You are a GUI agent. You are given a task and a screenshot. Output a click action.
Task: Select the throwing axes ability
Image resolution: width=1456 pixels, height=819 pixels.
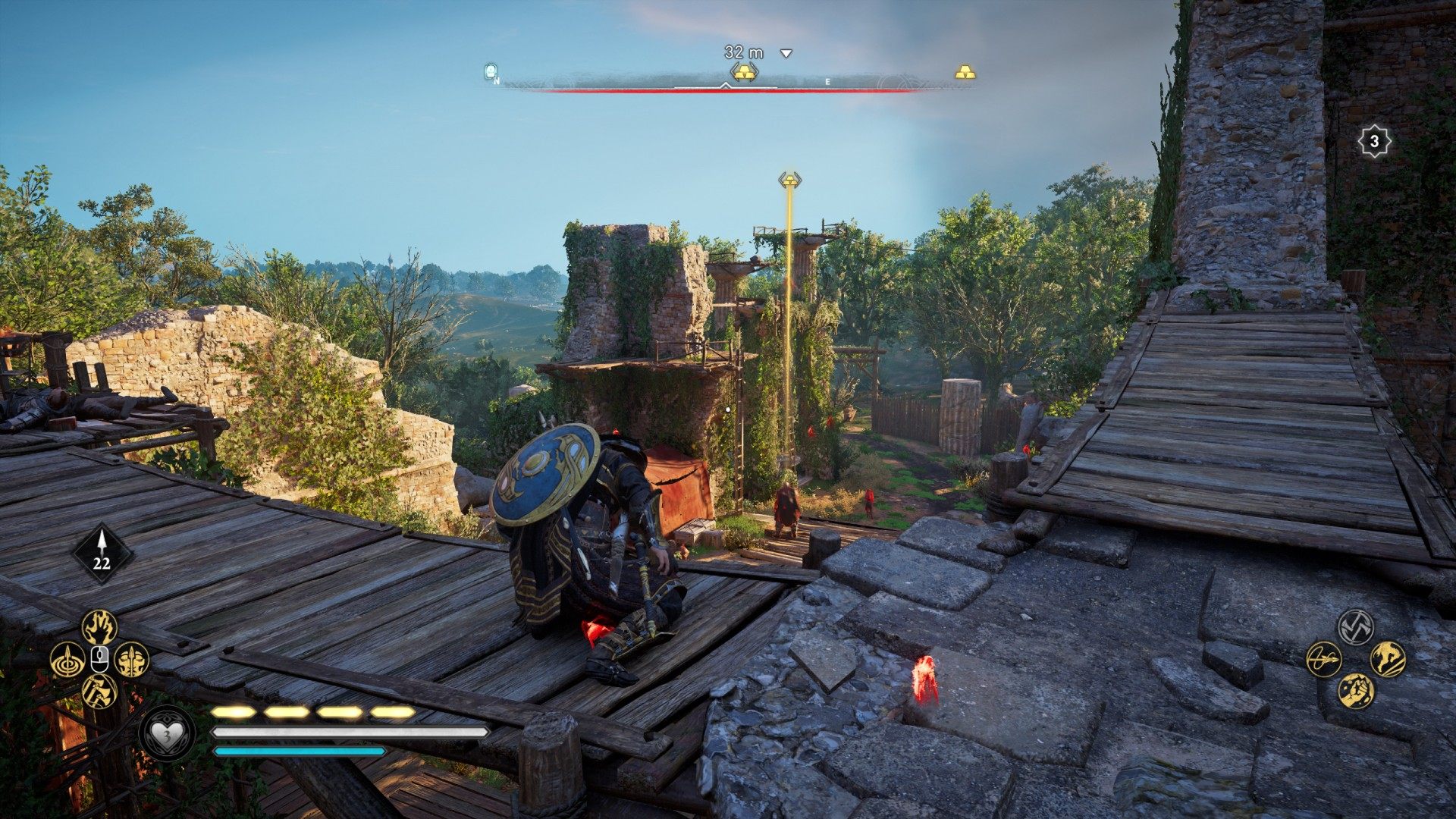click(99, 691)
